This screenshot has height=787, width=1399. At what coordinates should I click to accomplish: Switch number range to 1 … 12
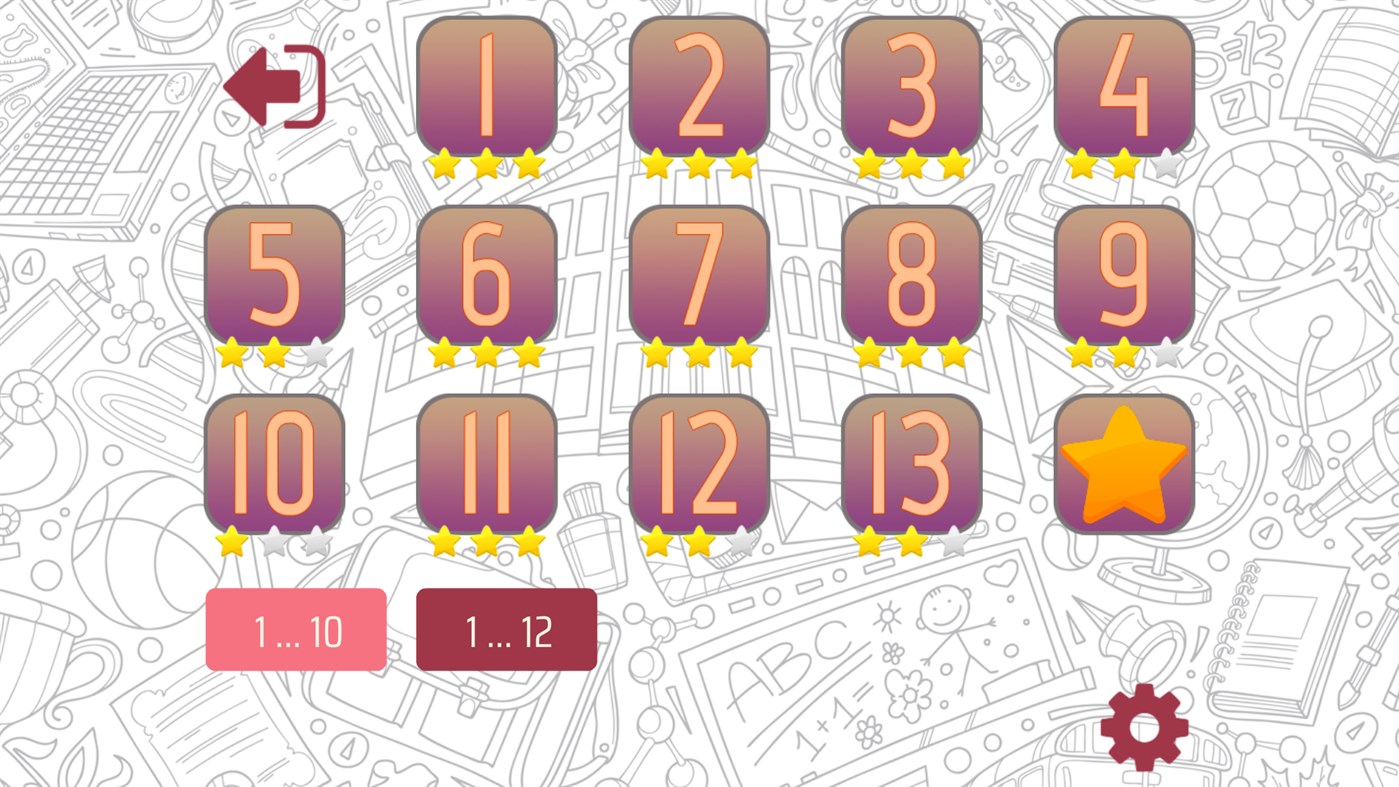click(x=506, y=628)
